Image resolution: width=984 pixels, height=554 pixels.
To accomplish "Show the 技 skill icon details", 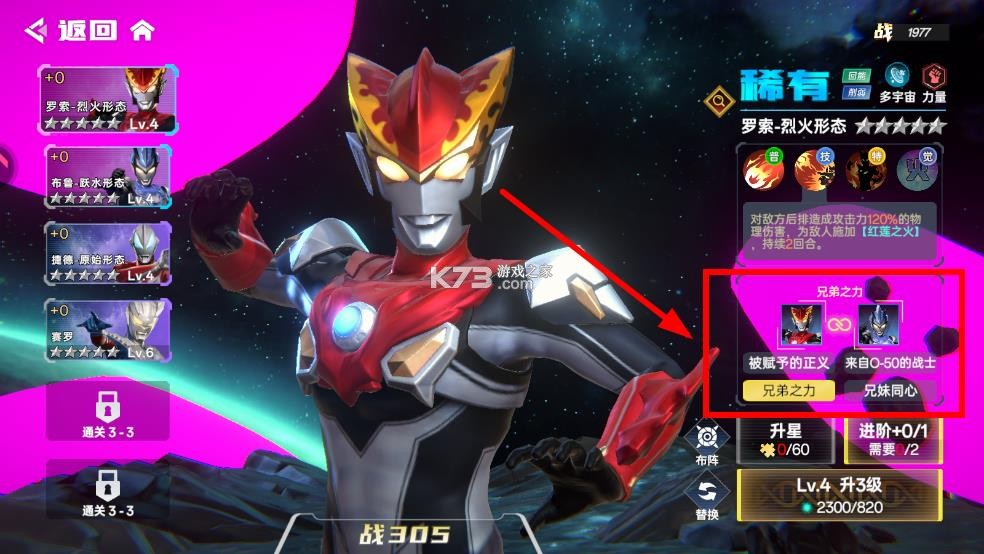I will point(814,171).
